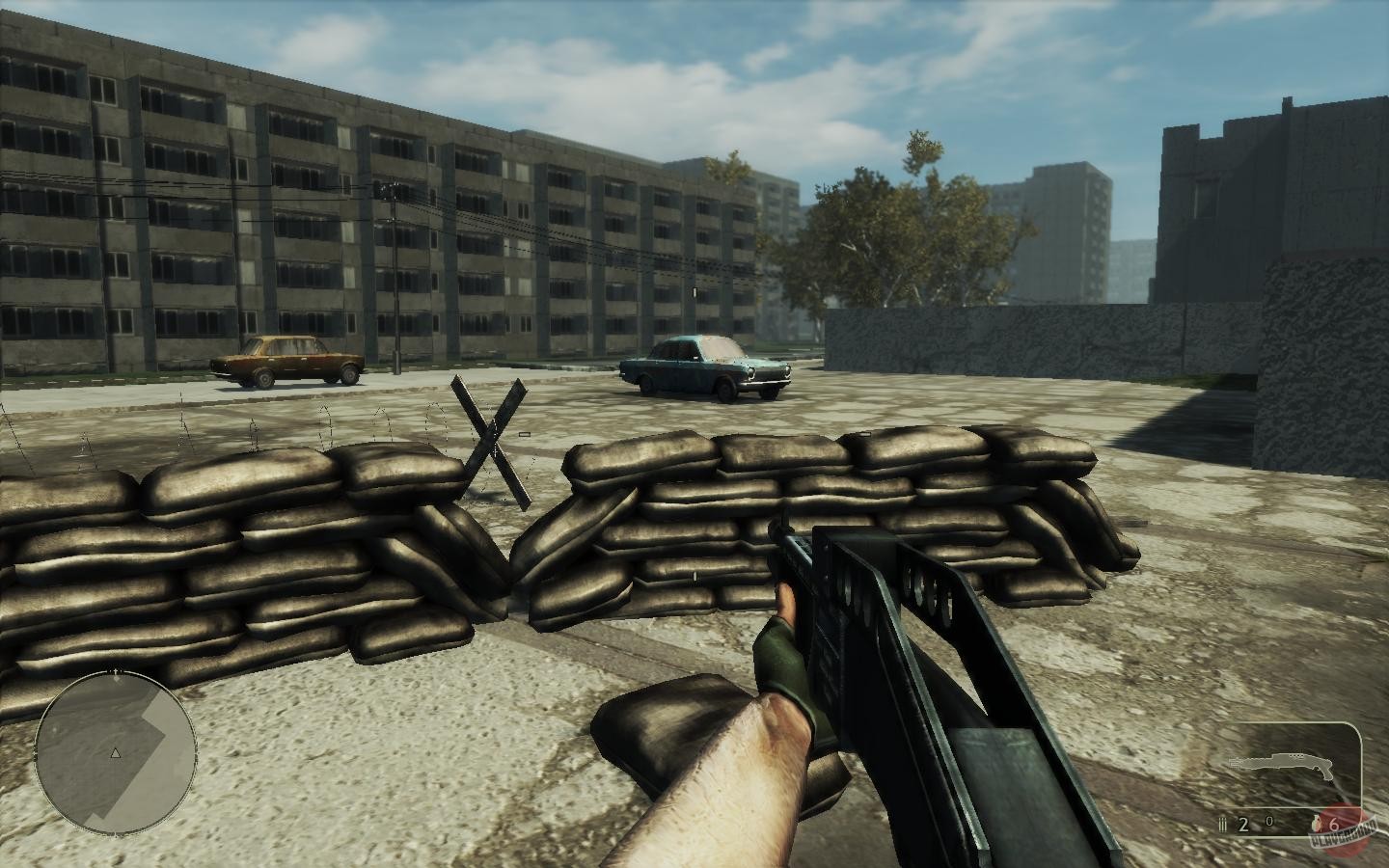Click the red Playground watermark logo
Viewport: 1389px width, 868px height.
(1343, 827)
